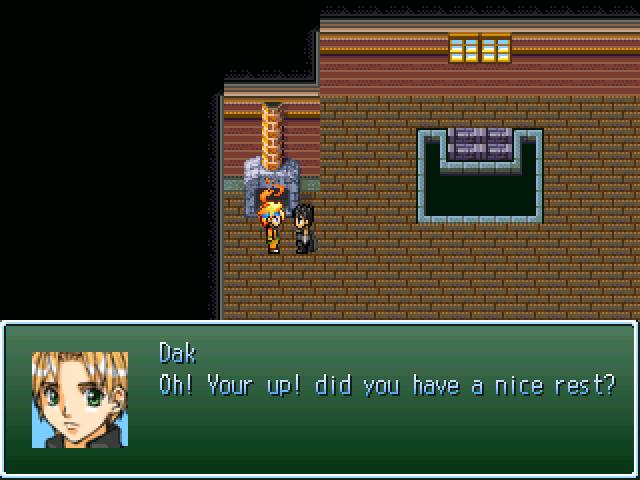
Task: Click Dak's face portrait in the dialogue
Action: [80, 399]
